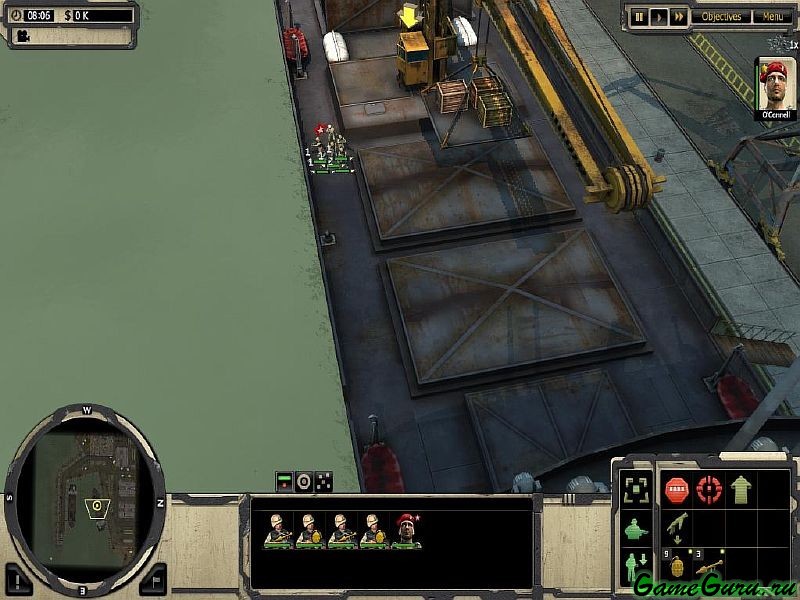Click the scattered dots button above squad panel
800x600 pixels.
click(x=324, y=481)
